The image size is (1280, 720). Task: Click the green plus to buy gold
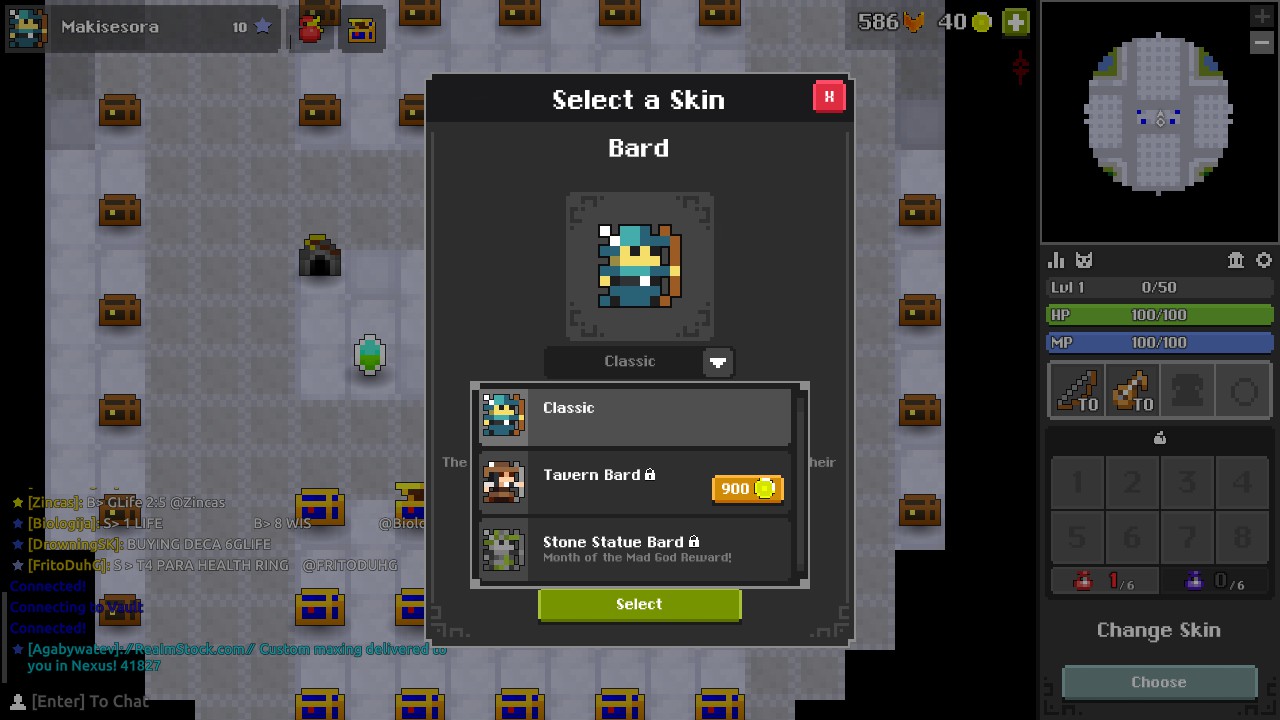[1016, 22]
